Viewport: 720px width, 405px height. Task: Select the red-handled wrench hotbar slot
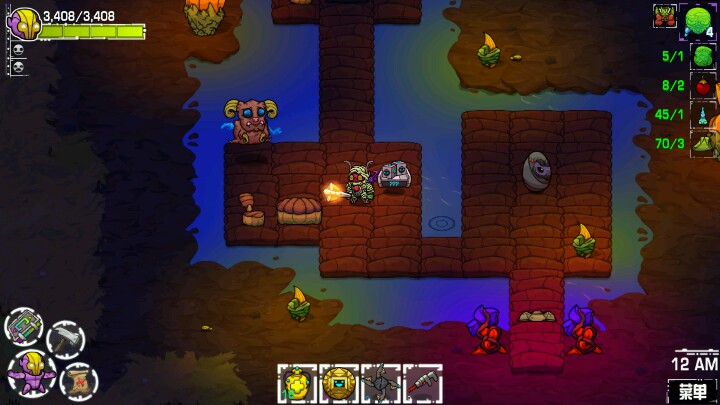[x=423, y=383]
